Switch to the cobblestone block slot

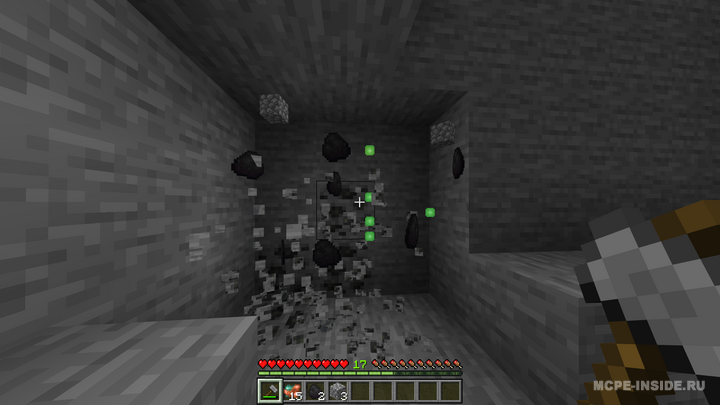pyautogui.click(x=337, y=390)
